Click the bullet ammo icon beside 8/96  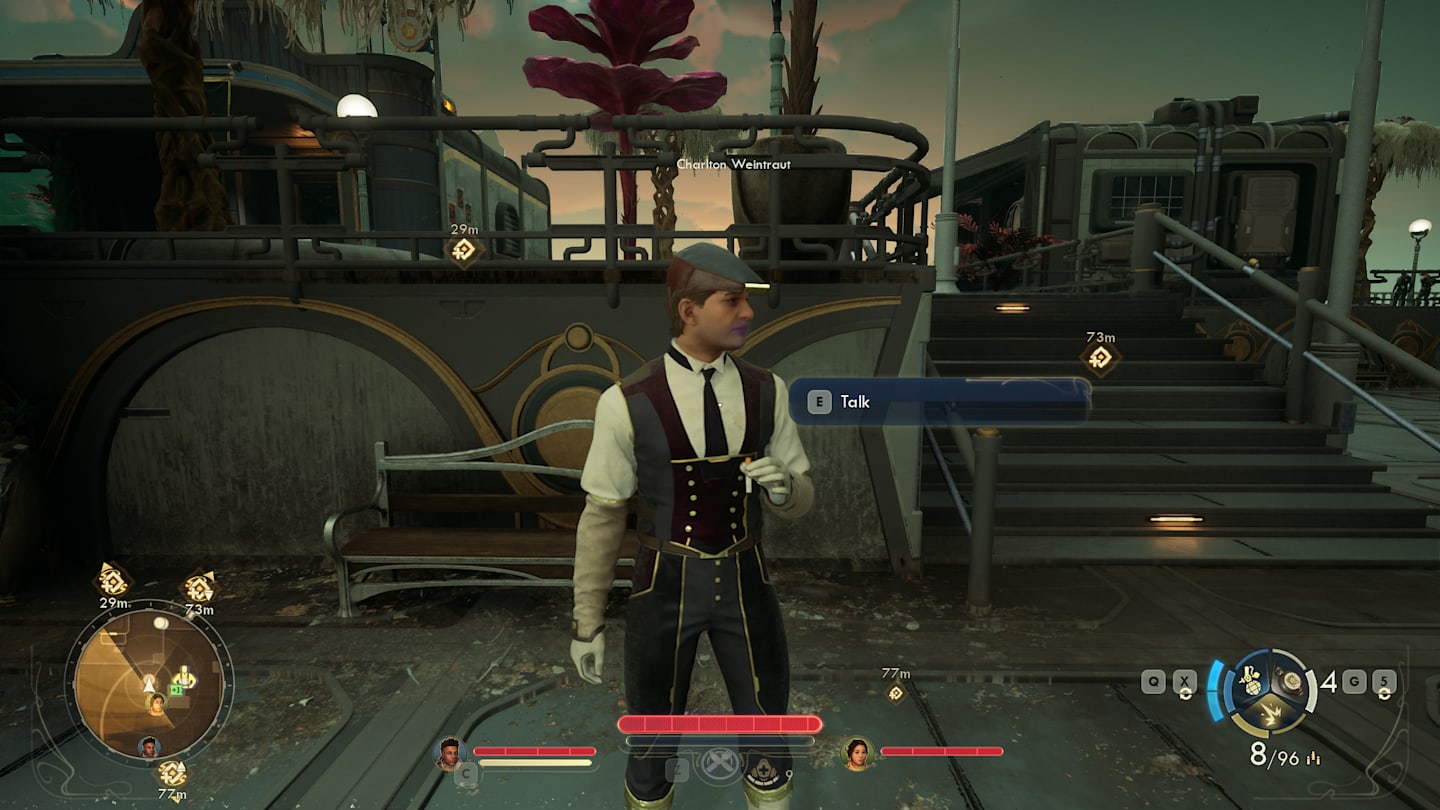pos(1313,757)
